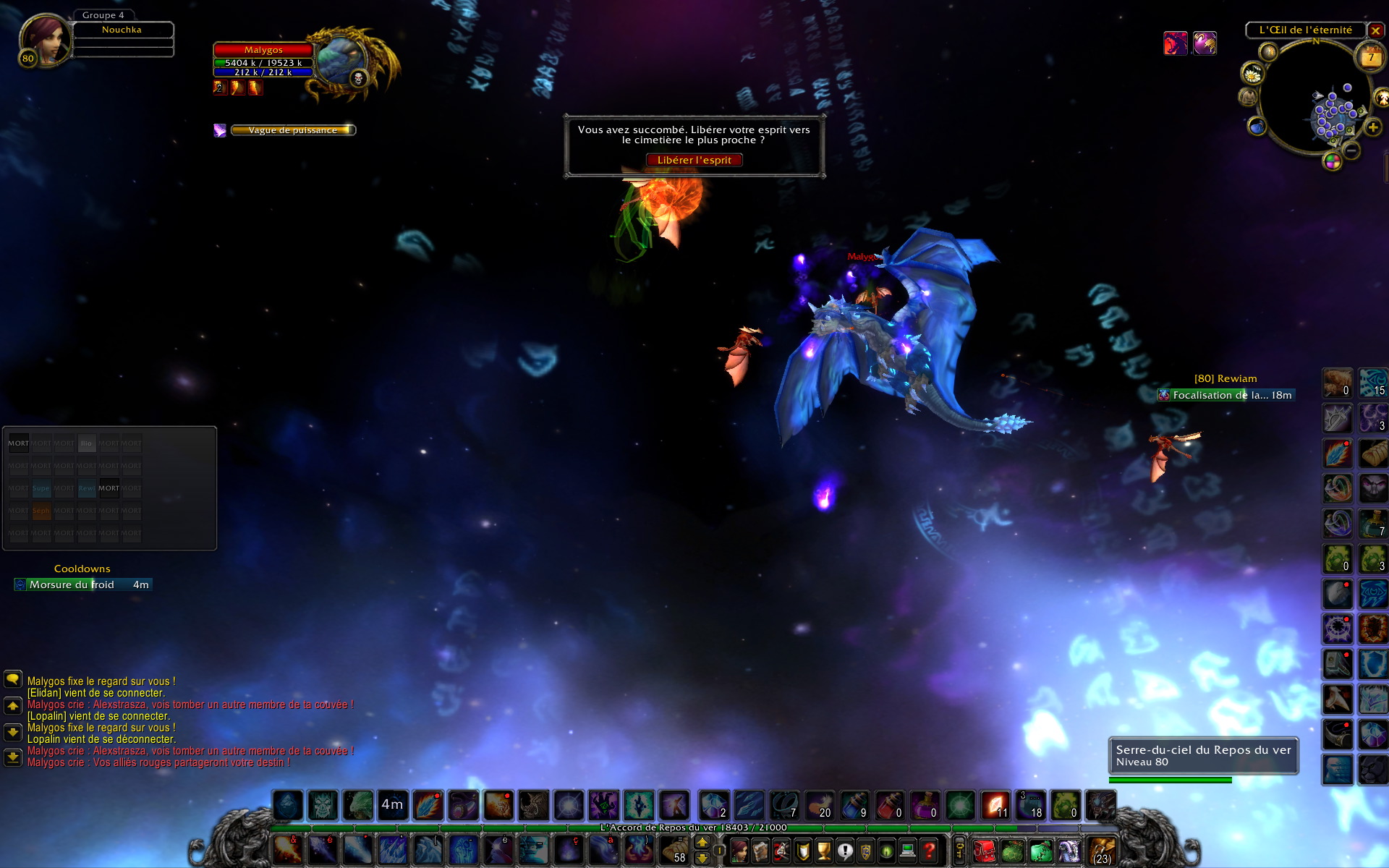Close the minimap with the red X
The height and width of the screenshot is (868, 1389).
[x=1375, y=30]
